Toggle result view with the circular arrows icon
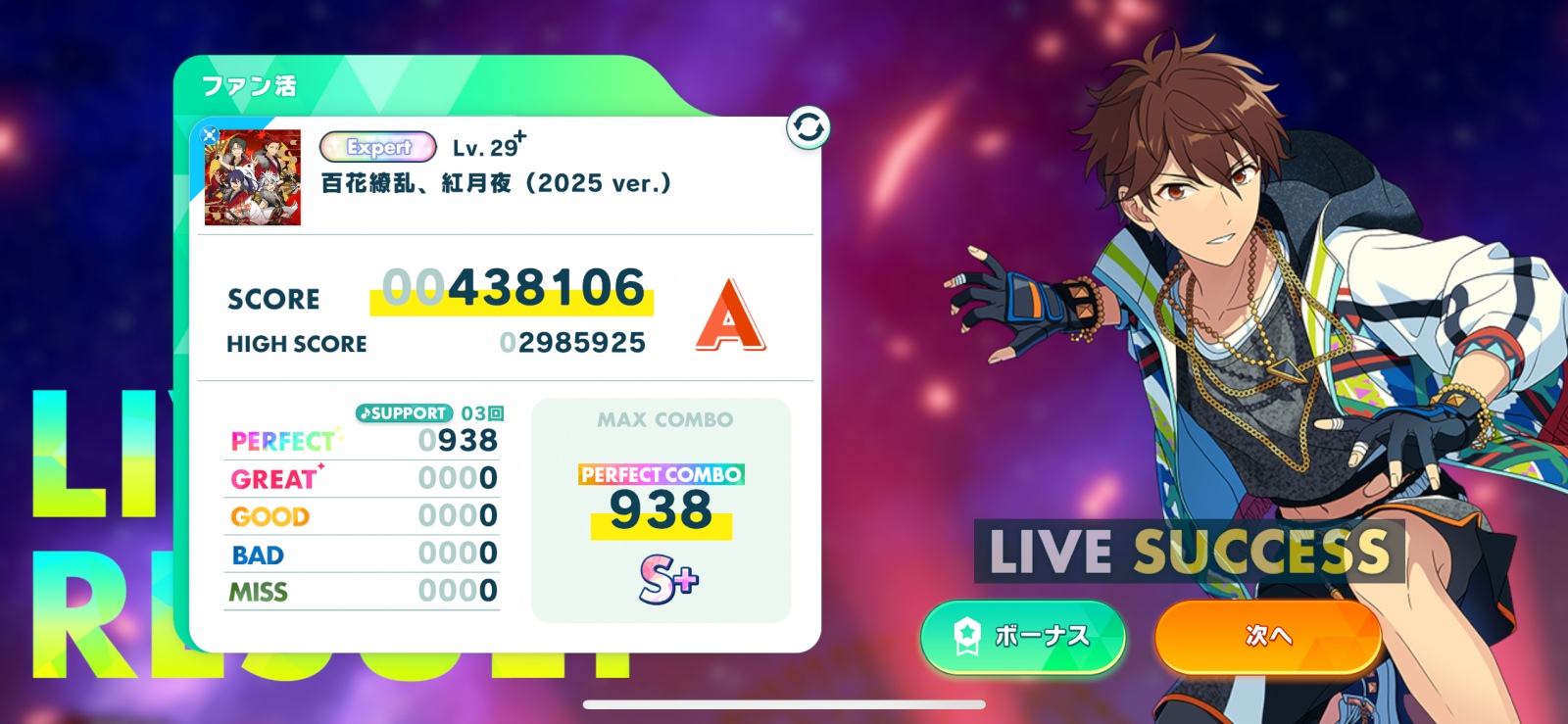Screen dimensions: 1568x724 pyautogui.click(x=808, y=128)
